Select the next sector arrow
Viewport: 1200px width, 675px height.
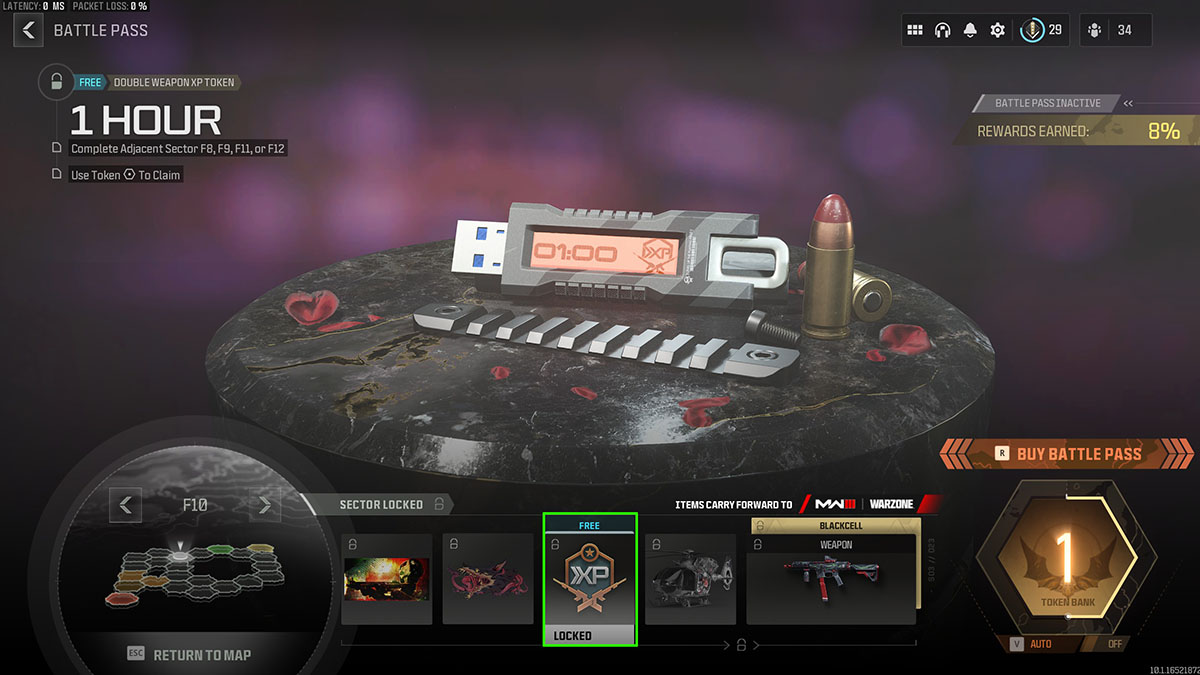265,505
